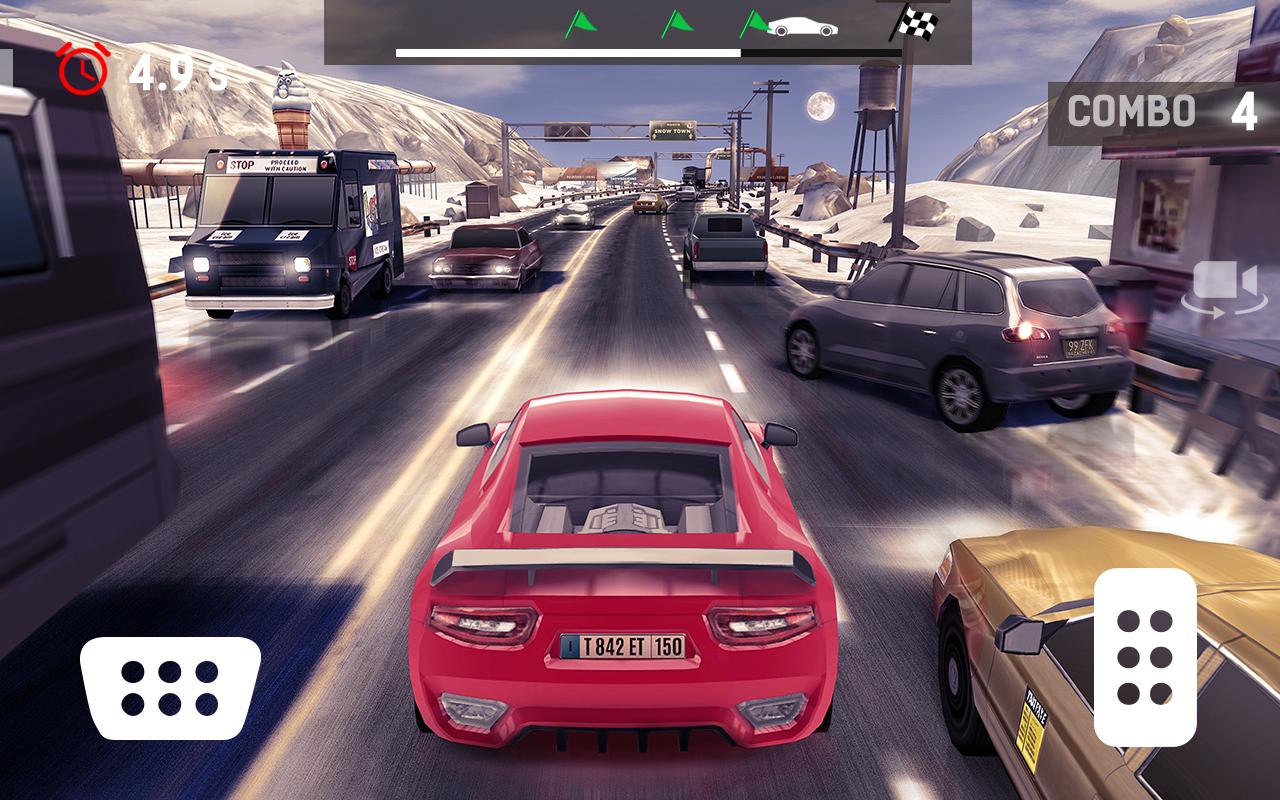Tap the brake pedal button
This screenshot has width=1280, height=800.
click(x=170, y=688)
